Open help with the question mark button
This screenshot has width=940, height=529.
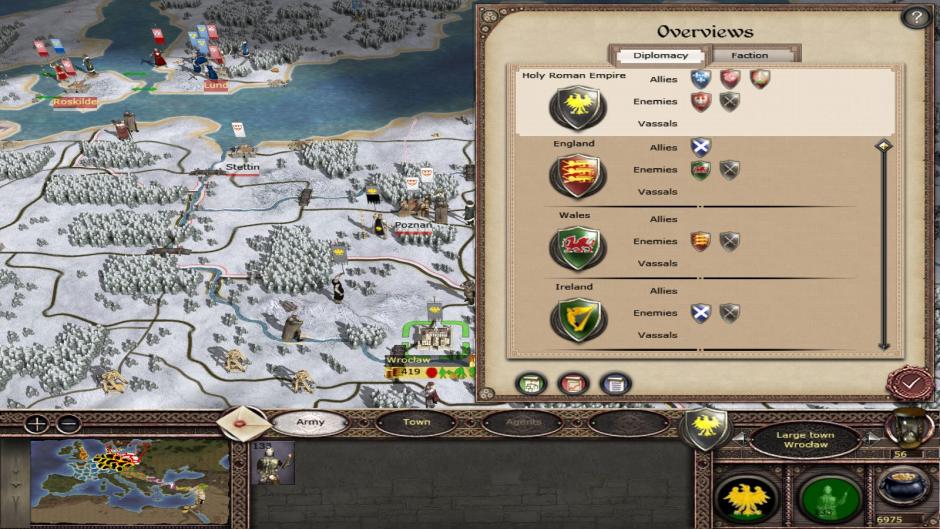[915, 17]
